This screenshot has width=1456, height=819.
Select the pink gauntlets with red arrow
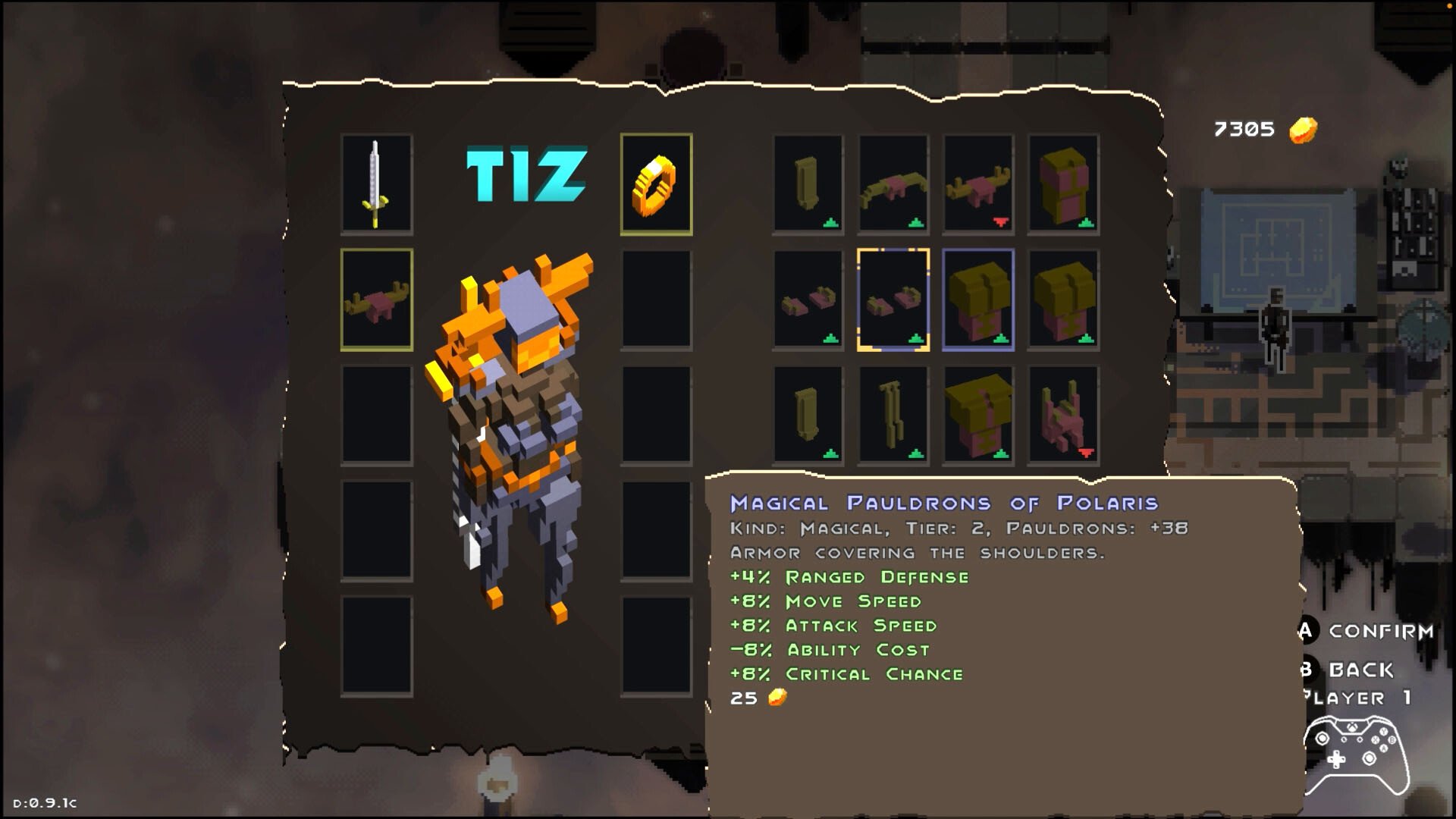(x=1062, y=415)
